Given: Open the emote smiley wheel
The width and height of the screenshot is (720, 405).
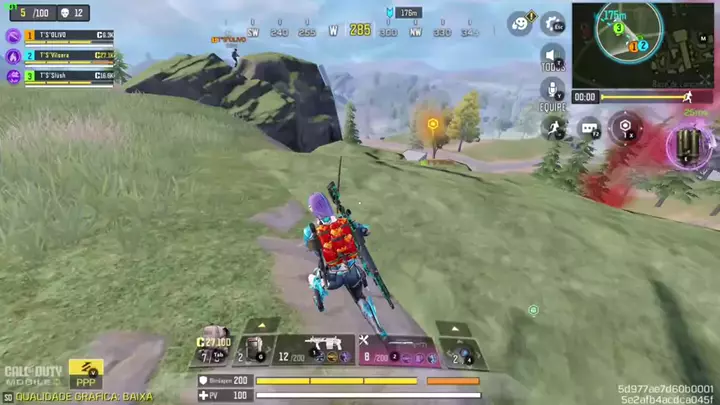Looking at the screenshot, I should point(519,22).
